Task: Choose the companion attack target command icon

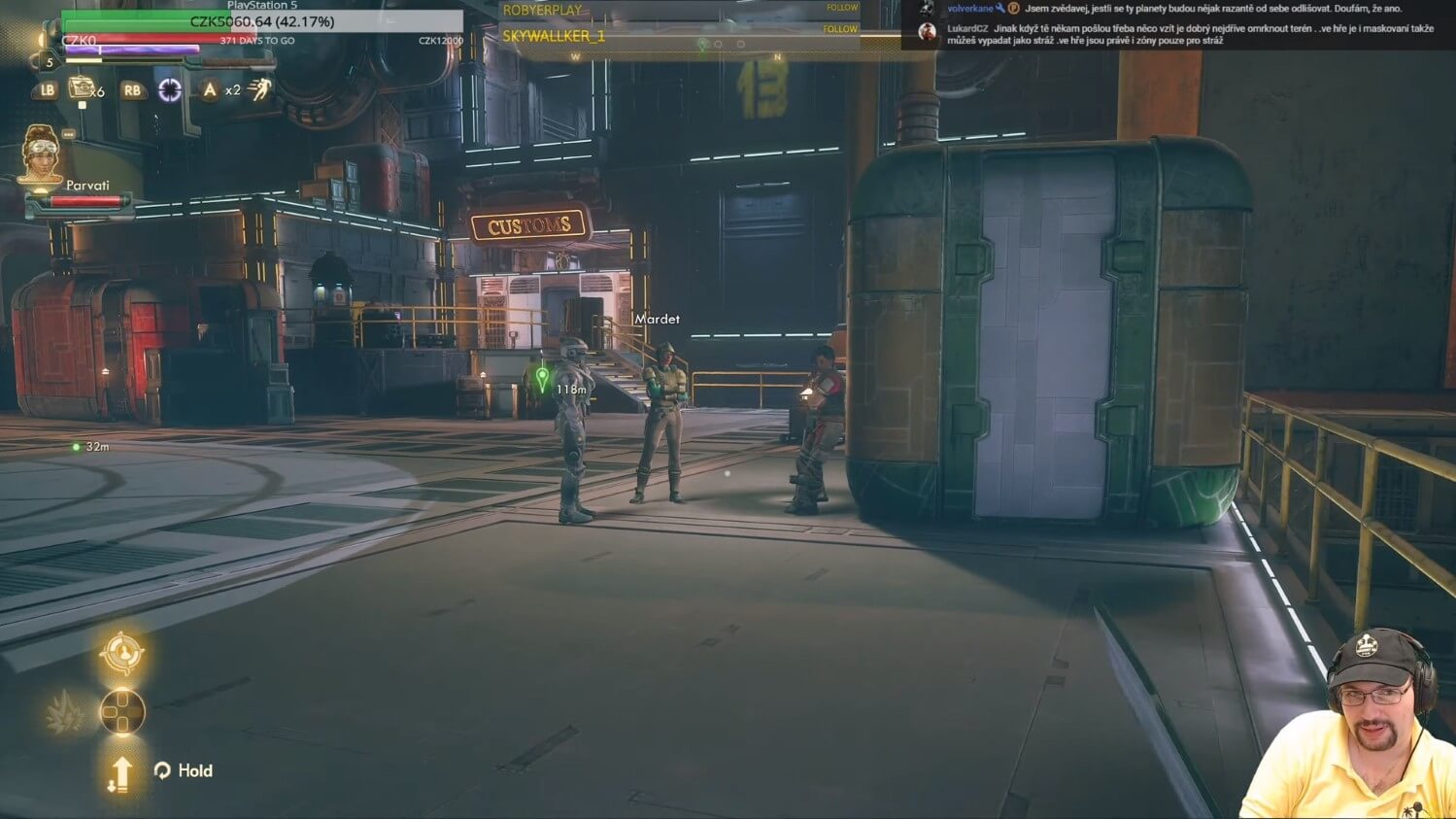Action: pyautogui.click(x=121, y=653)
